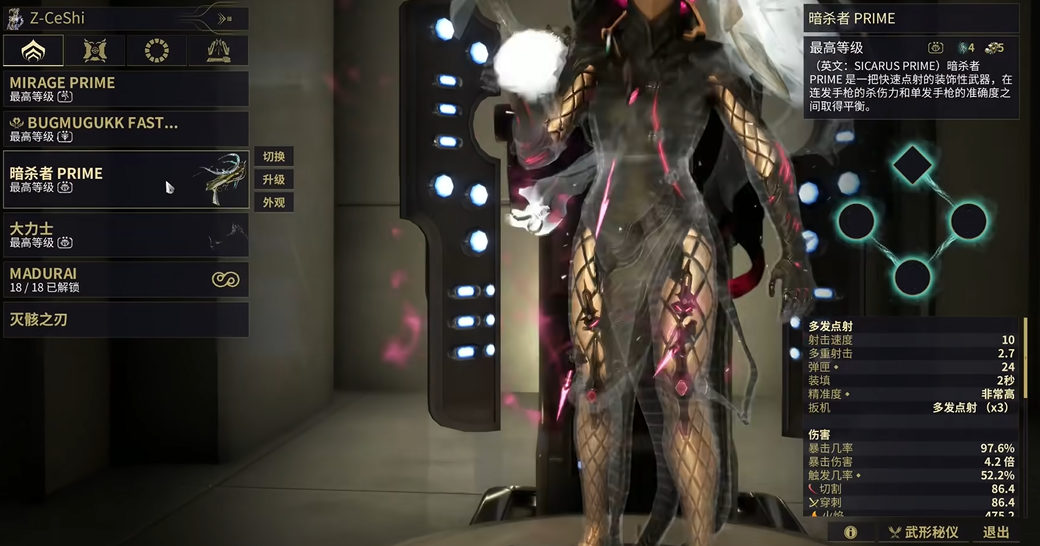Open the MADURAI focus school slot

tap(126, 279)
